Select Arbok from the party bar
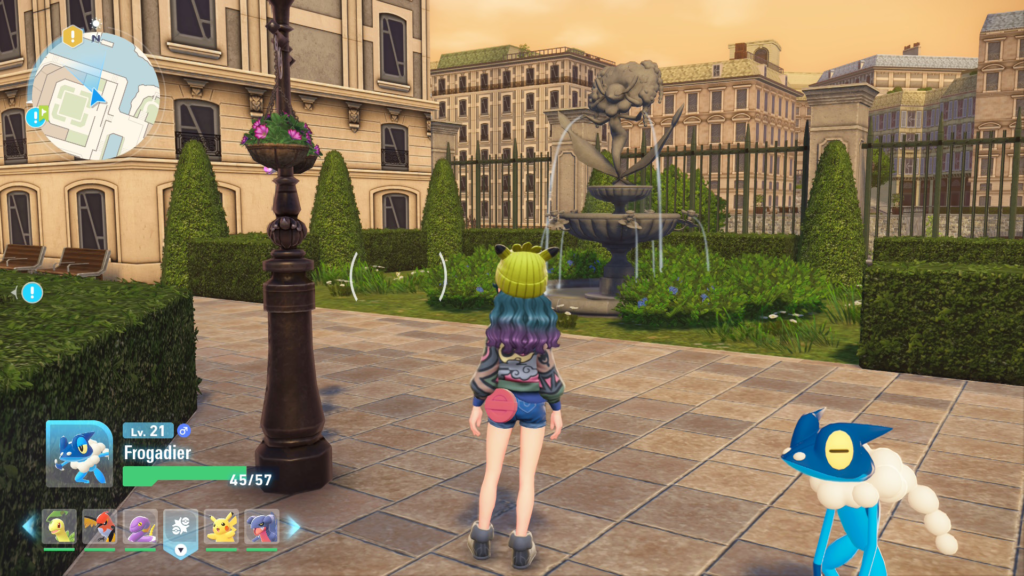Image resolution: width=1024 pixels, height=576 pixels. point(140,527)
